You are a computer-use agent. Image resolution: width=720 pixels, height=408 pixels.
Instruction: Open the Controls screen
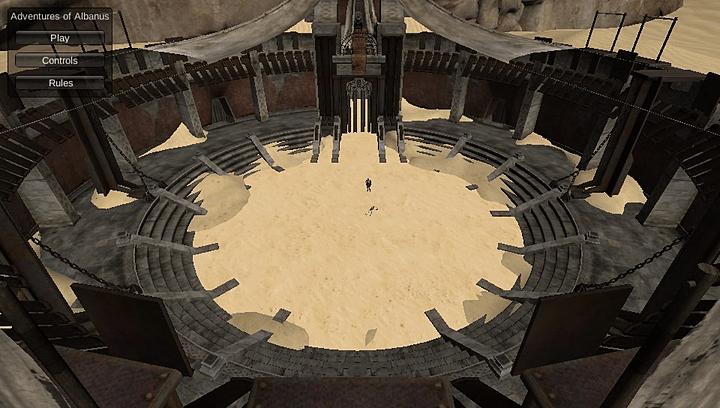pos(60,60)
